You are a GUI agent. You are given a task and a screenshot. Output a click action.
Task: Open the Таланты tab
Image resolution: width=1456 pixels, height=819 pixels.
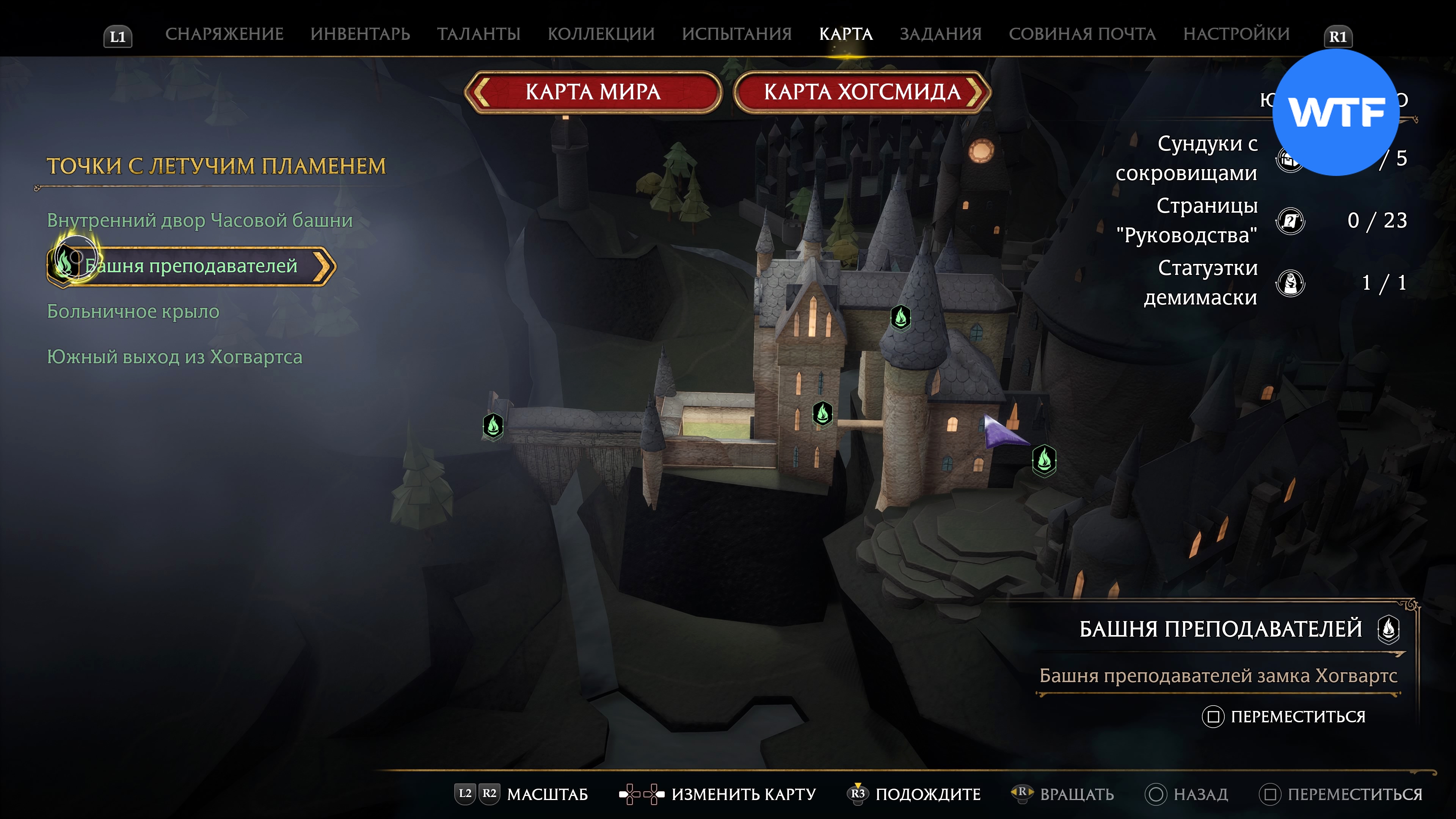[x=478, y=34]
